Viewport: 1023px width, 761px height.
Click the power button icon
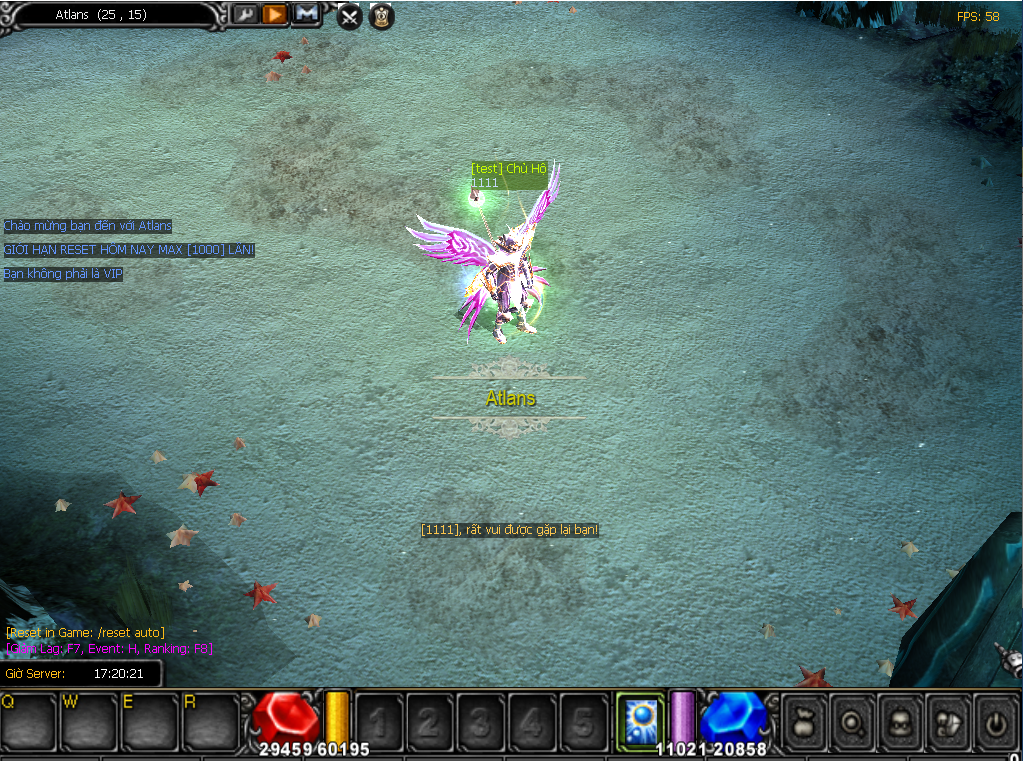click(x=994, y=720)
